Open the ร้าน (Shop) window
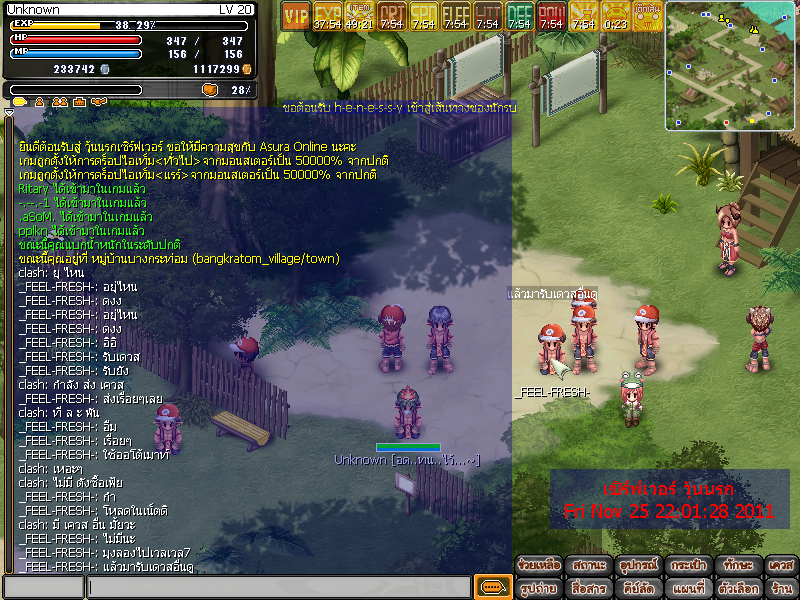 click(781, 589)
